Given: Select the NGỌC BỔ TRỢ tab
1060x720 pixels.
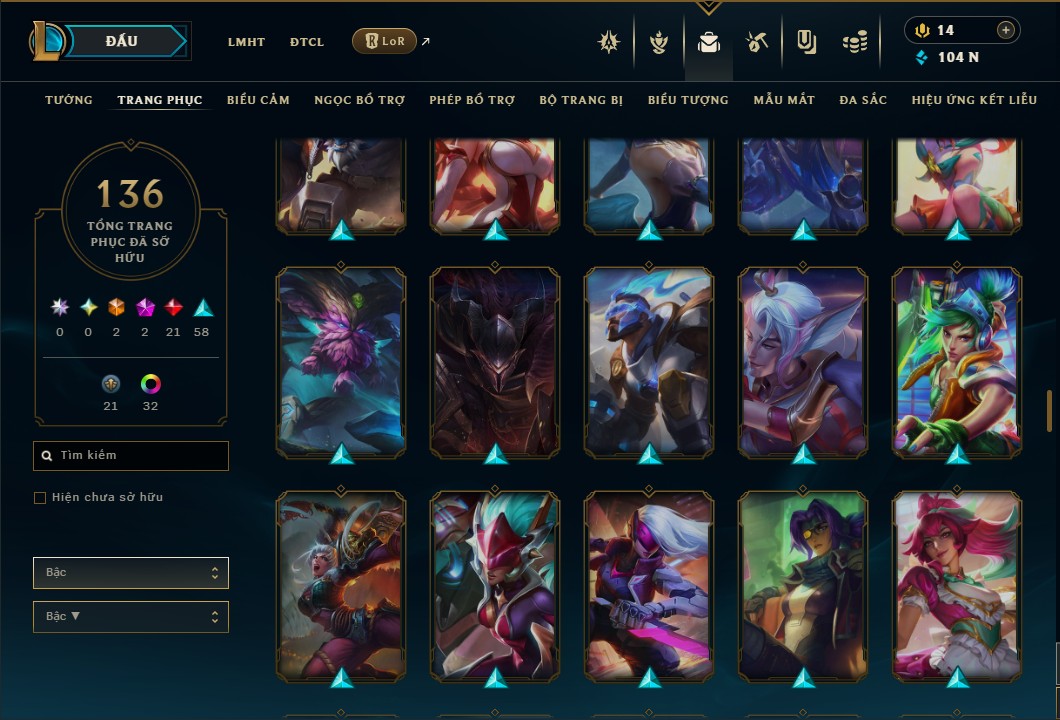Looking at the screenshot, I should tap(359, 100).
